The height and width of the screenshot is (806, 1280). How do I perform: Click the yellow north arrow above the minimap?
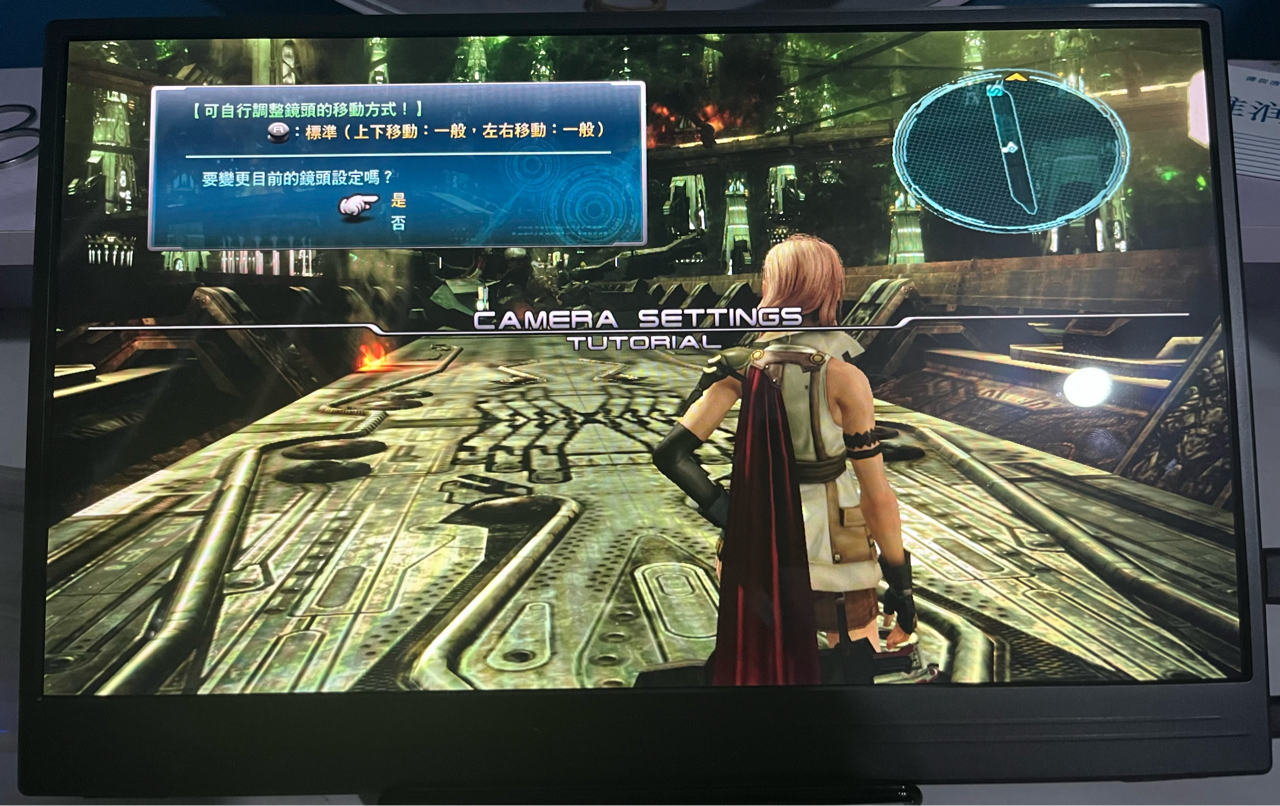point(1016,78)
